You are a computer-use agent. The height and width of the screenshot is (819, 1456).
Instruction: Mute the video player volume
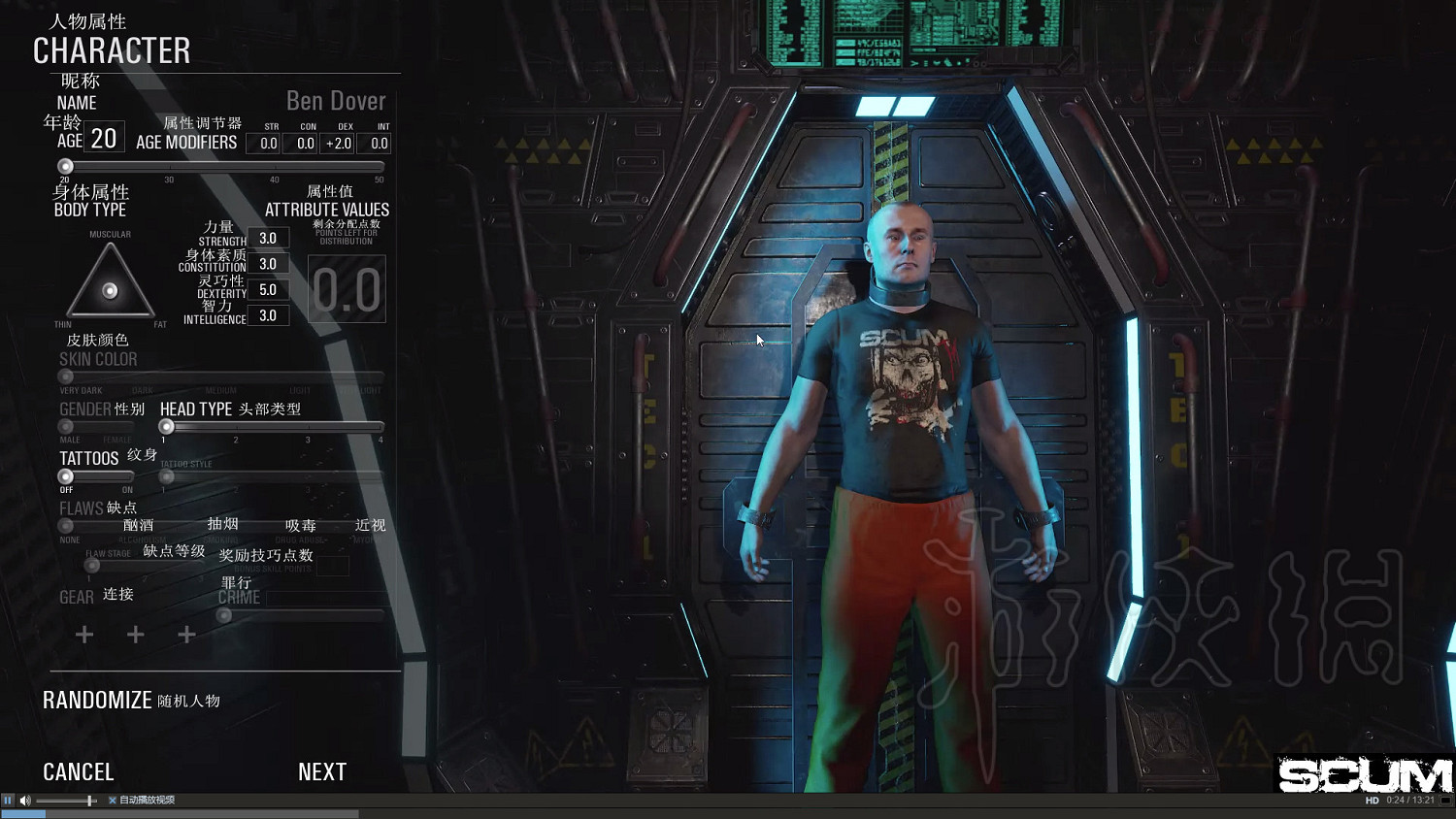point(25,801)
